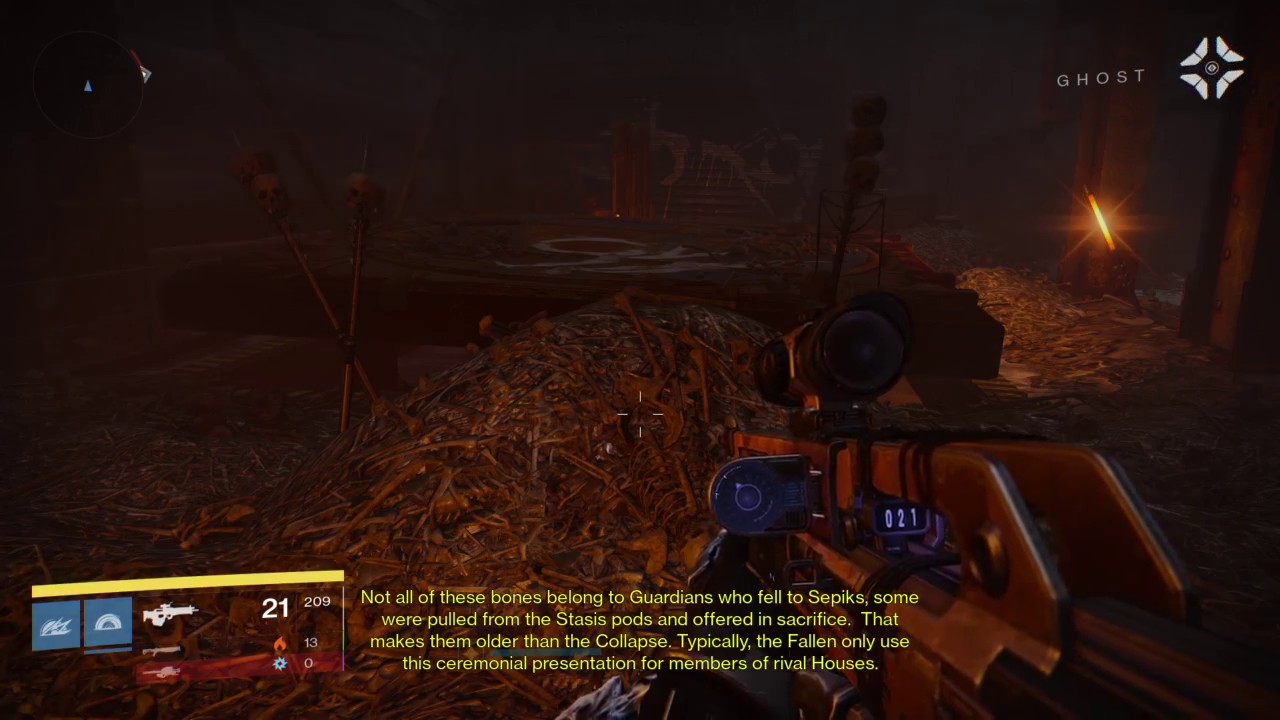Screen dimensions: 1280x720
Task: Switch to the special weapon icon
Action: 162,650
